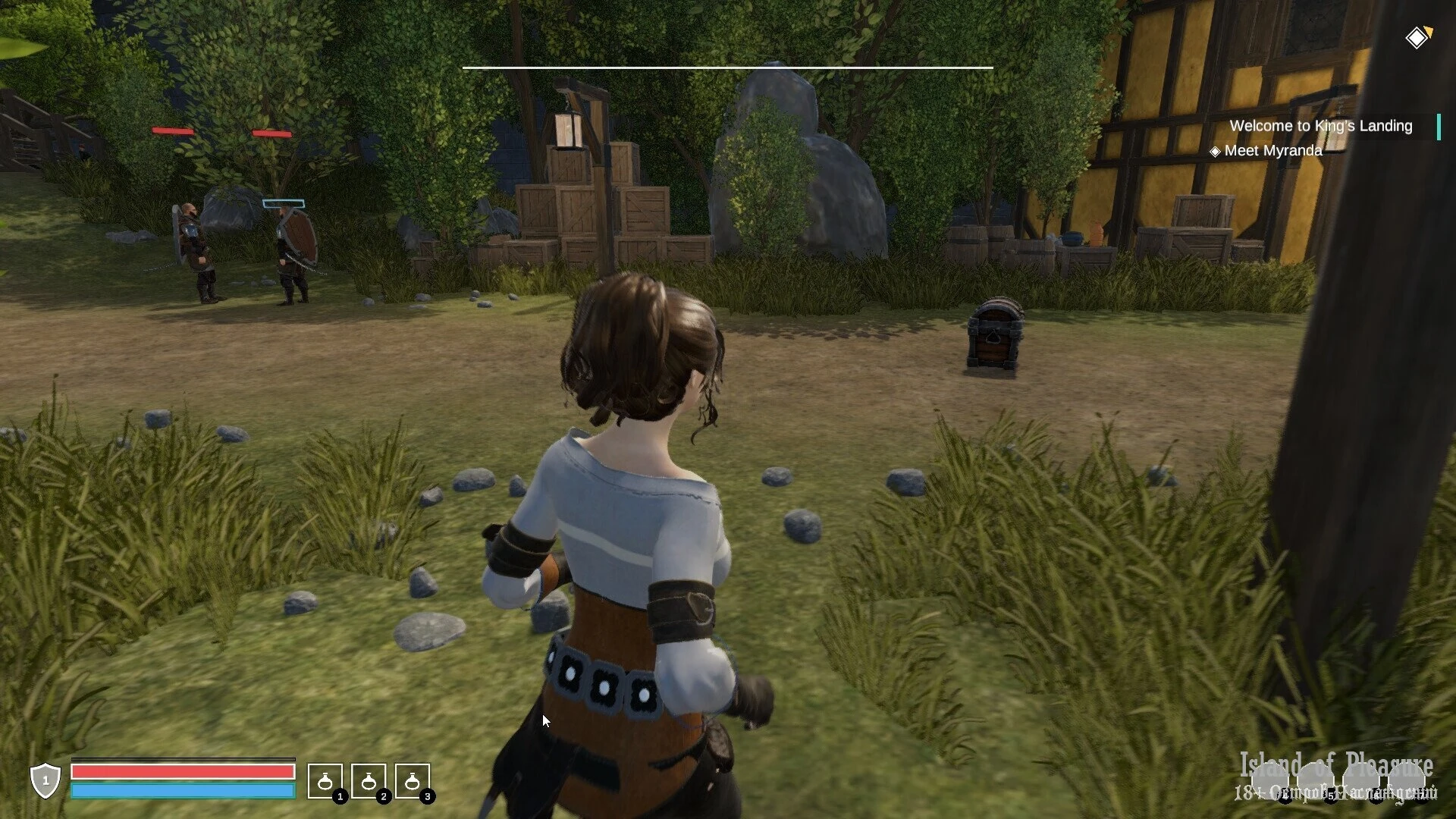
Task: Open the Welcome to King's Landing quest
Action: (x=1320, y=126)
